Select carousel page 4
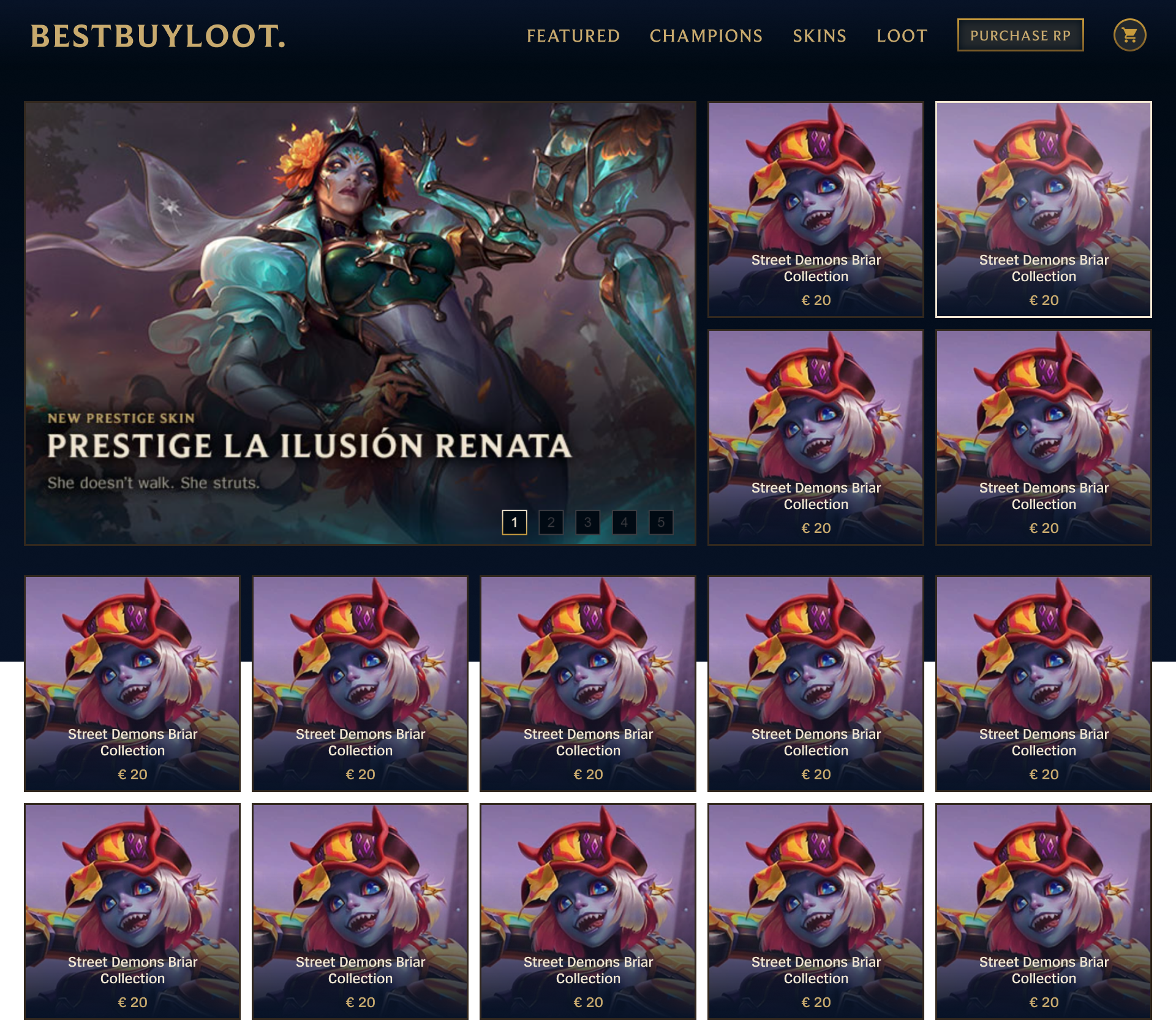Image resolution: width=1176 pixels, height=1020 pixels. point(624,523)
